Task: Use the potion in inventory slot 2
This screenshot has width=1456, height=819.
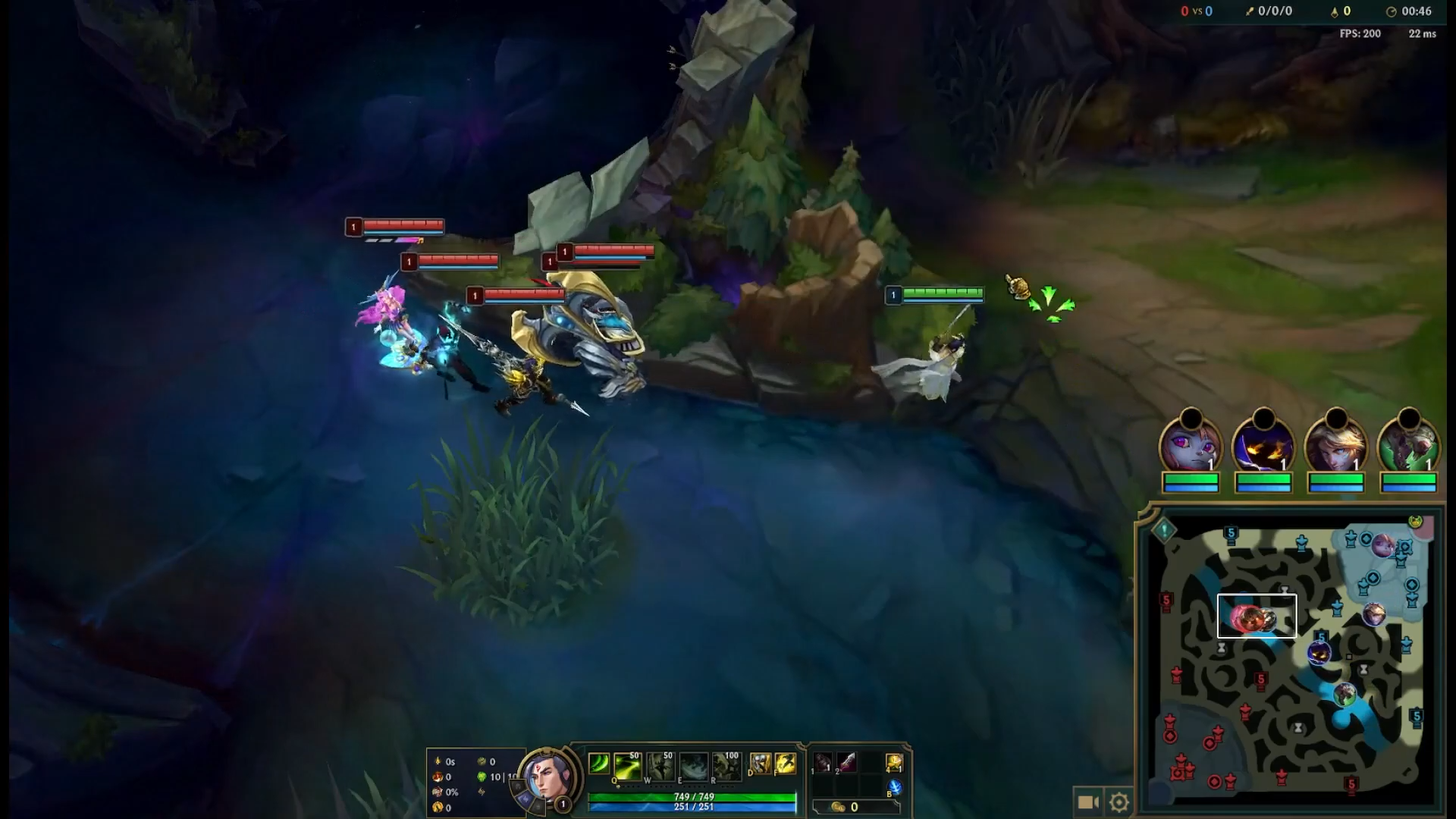Action: coord(846,763)
